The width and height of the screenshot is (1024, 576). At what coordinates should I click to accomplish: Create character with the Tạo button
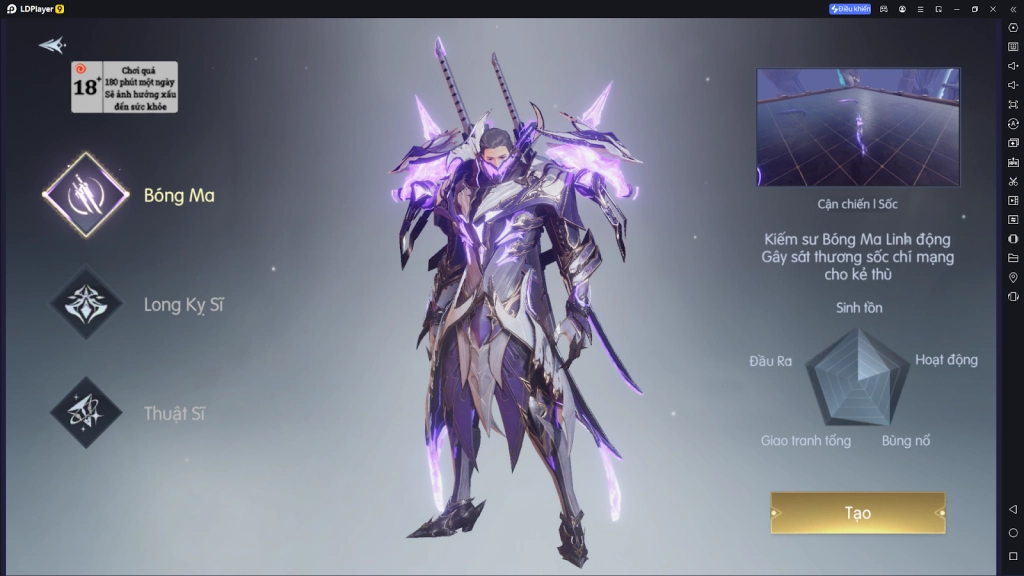coord(857,513)
